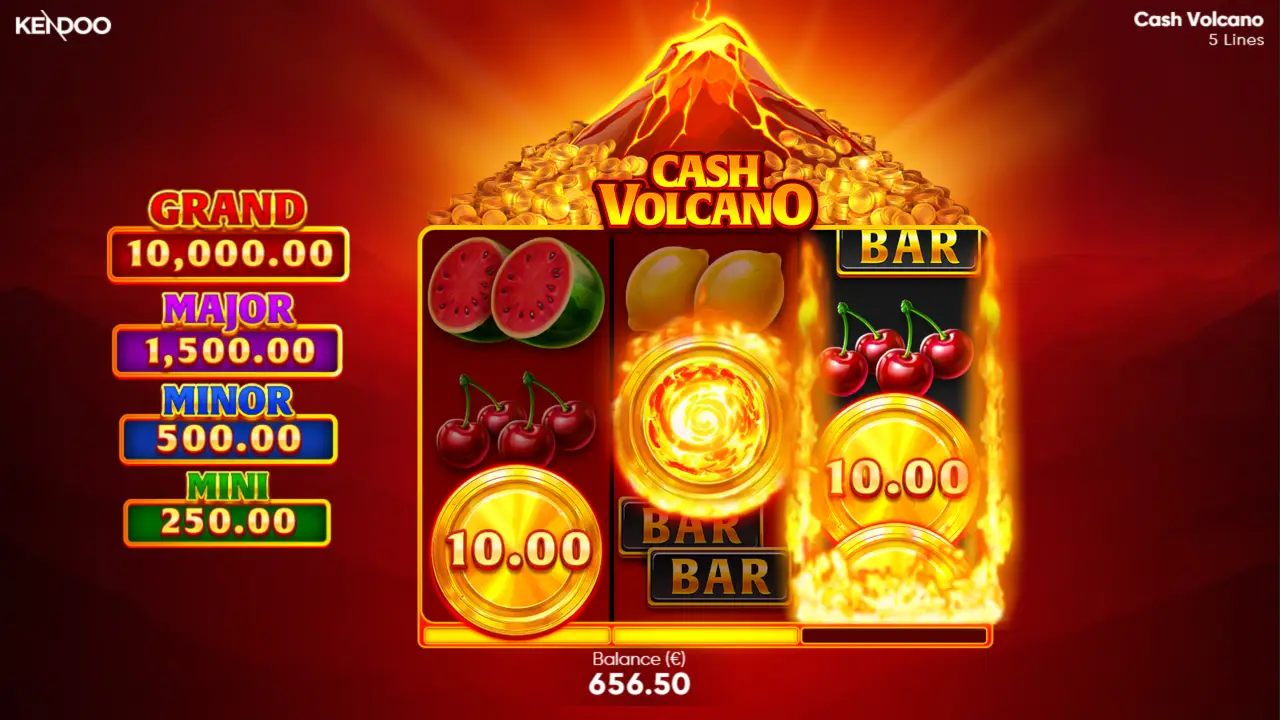
Task: Click the Kendoo logo
Action: point(62,26)
